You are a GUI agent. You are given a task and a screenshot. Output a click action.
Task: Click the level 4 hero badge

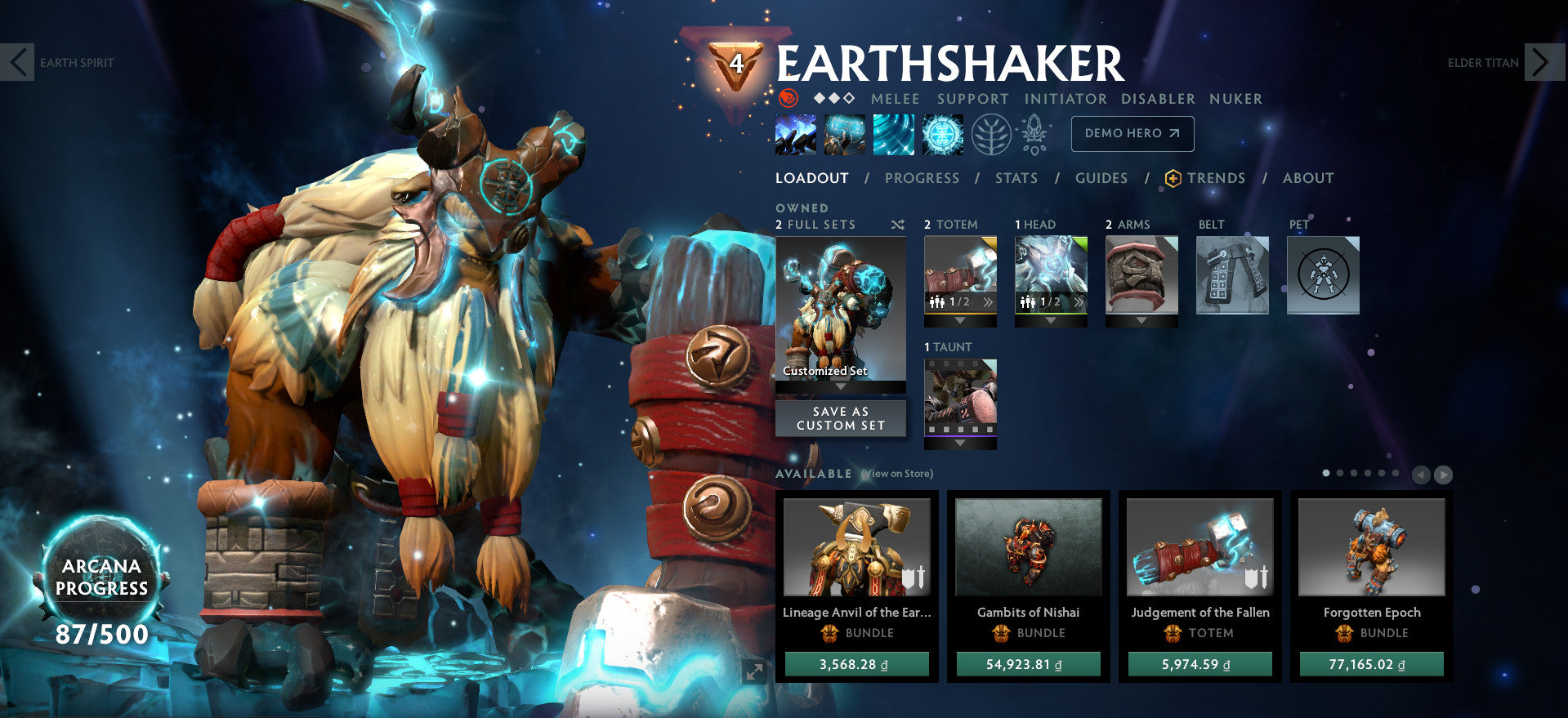click(x=738, y=63)
